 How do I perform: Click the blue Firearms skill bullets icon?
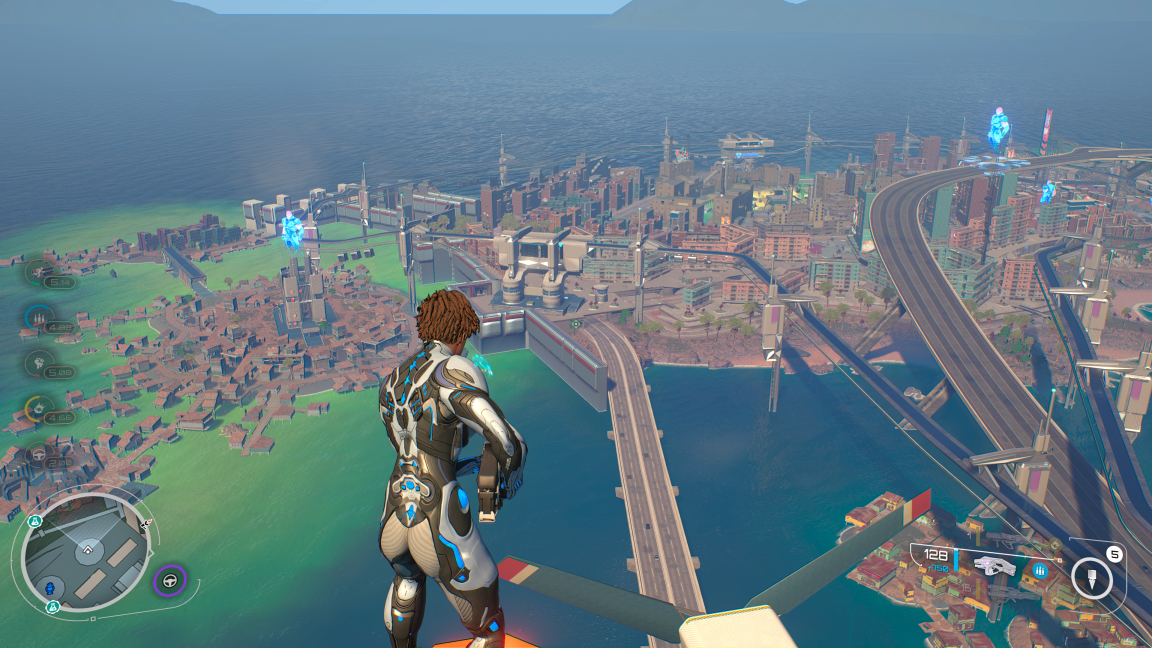pos(39,317)
